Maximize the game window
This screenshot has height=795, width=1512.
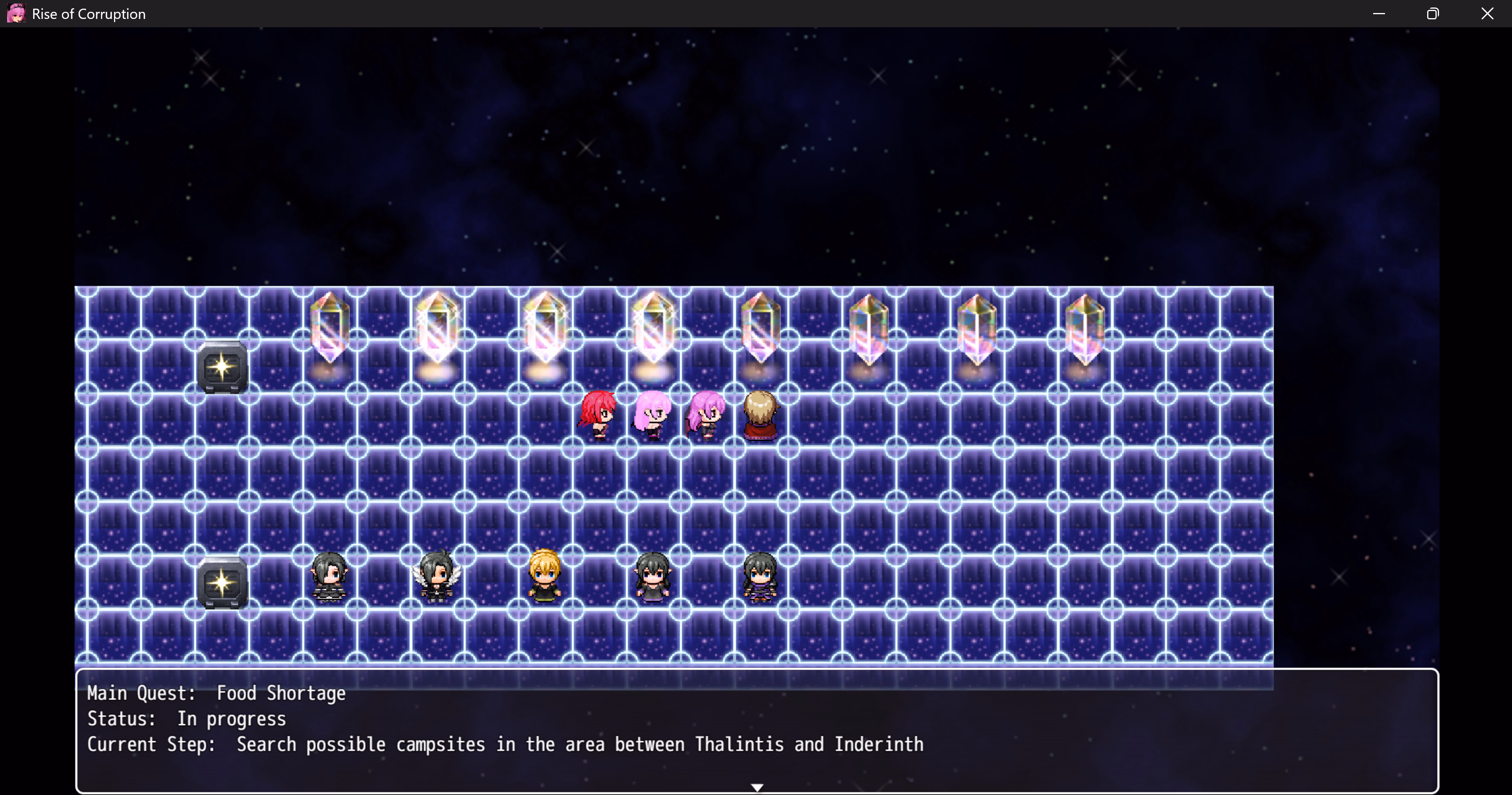[1433, 13]
